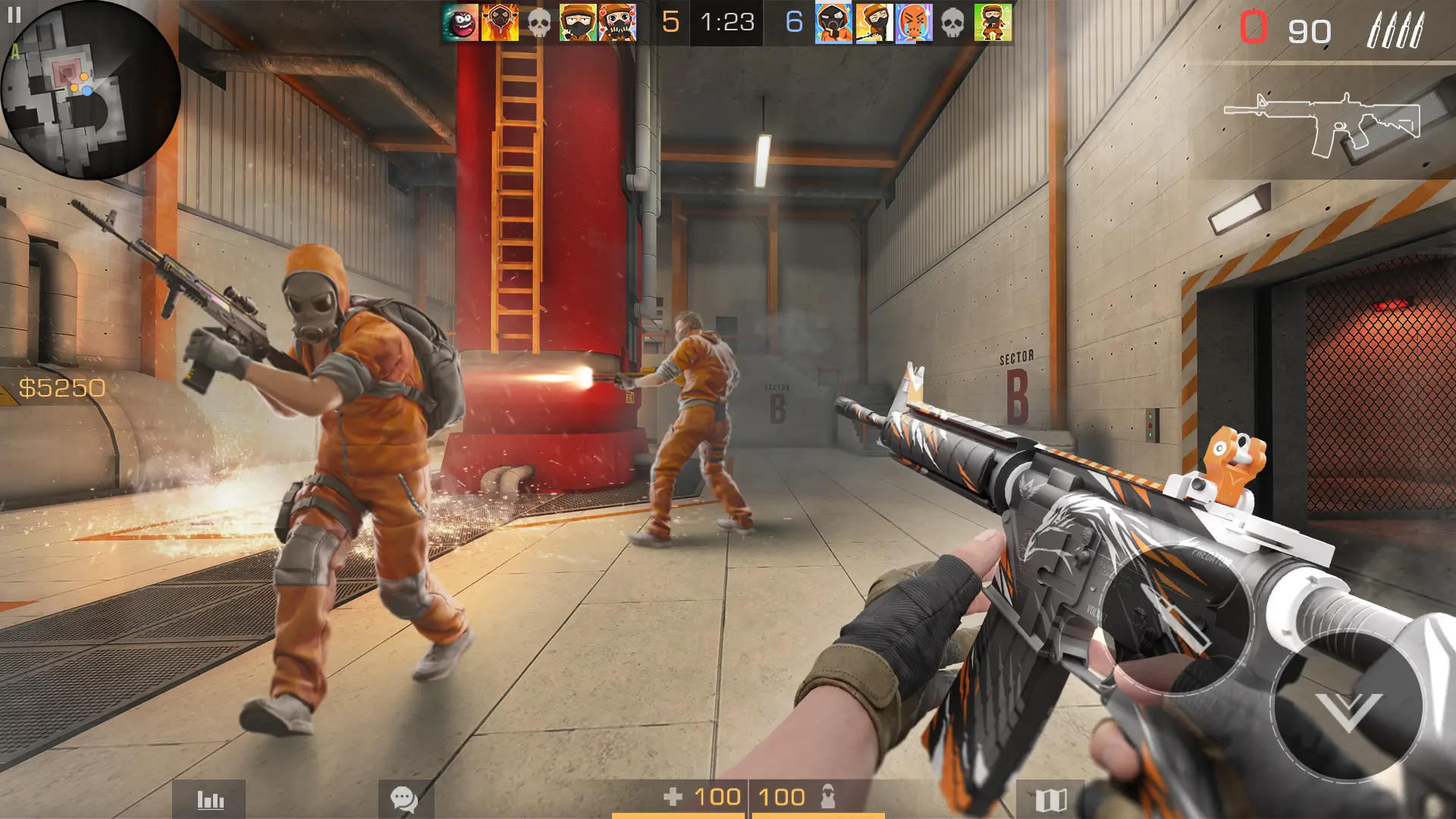Open the in-game chat bubble
Viewport: 1456px width, 819px height.
(x=403, y=798)
